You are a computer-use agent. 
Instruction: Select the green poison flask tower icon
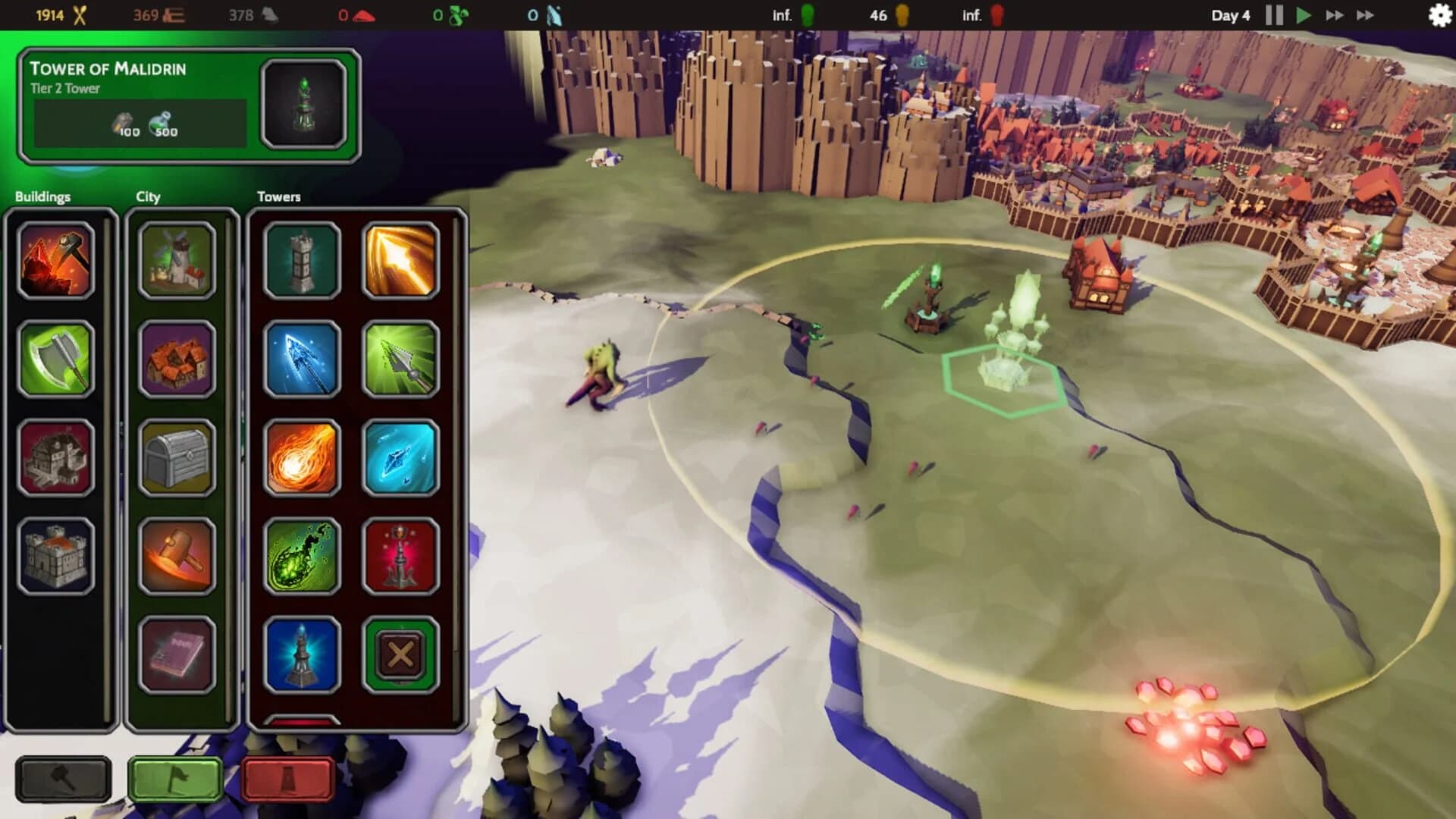(x=301, y=554)
